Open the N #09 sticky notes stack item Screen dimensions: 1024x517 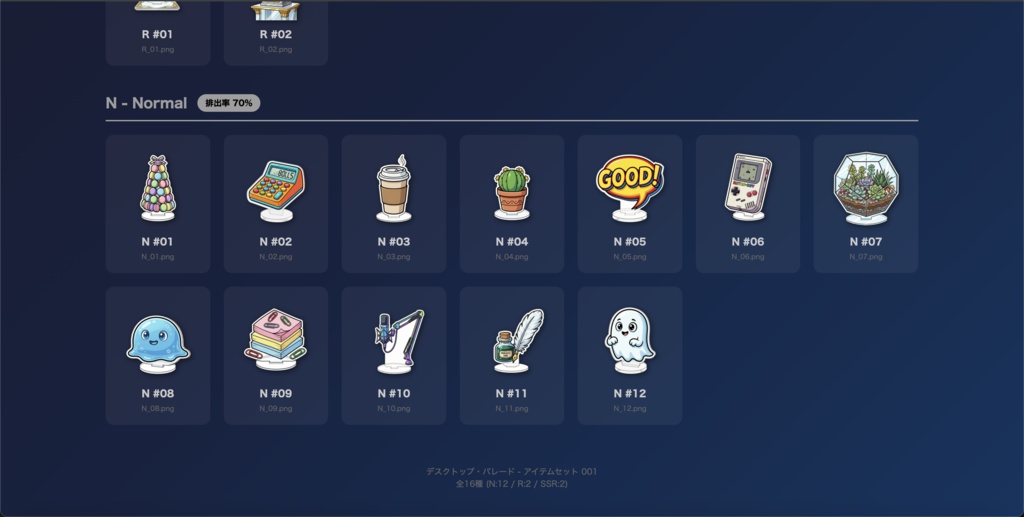tap(276, 355)
